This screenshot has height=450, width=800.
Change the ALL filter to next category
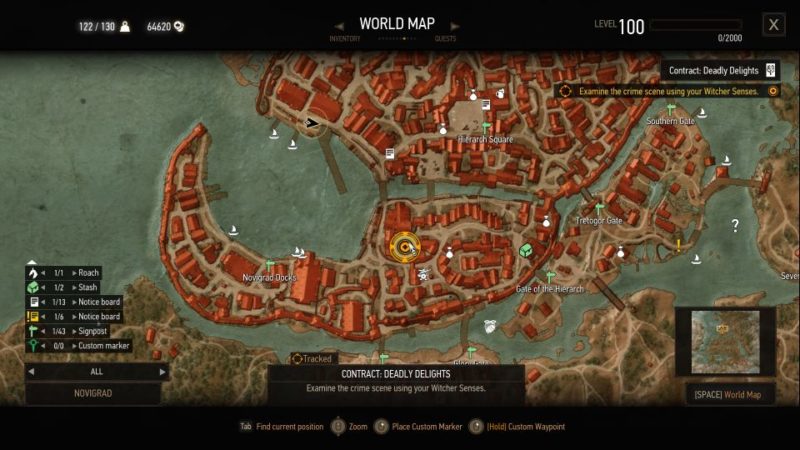(x=164, y=370)
